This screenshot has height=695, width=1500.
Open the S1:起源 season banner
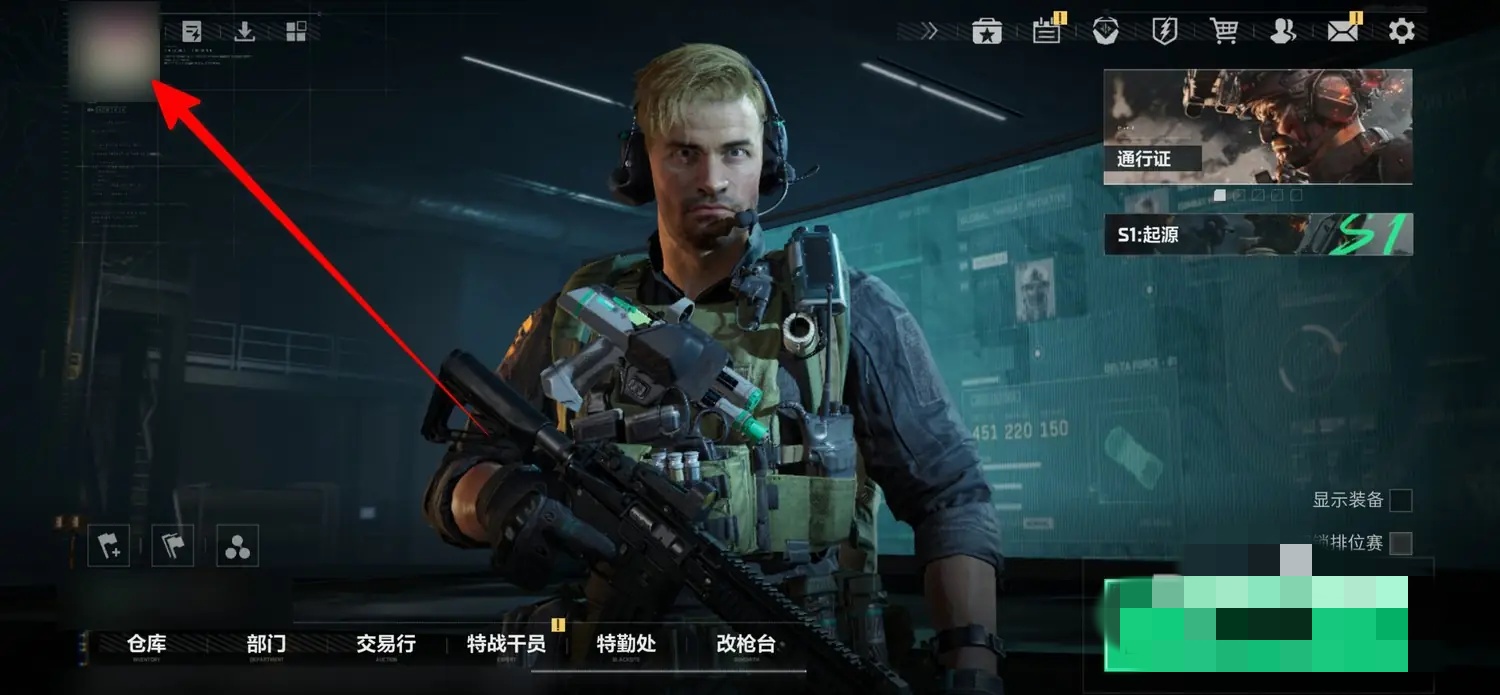tap(1258, 235)
